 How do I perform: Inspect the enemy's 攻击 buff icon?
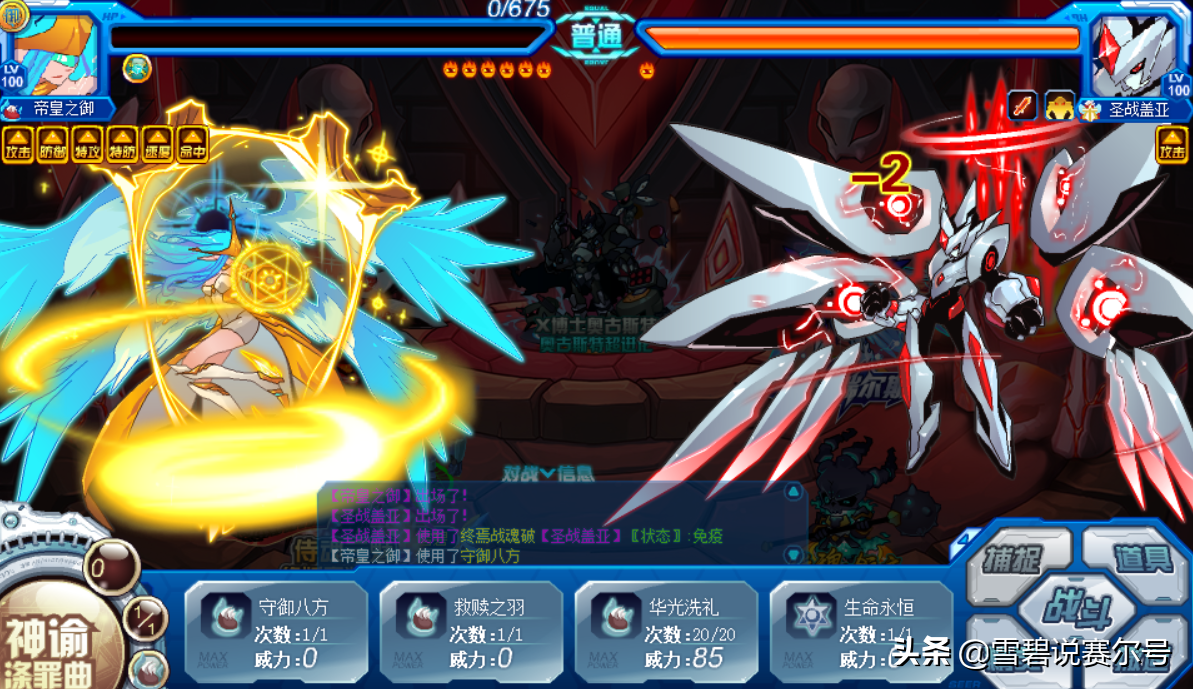tap(1171, 145)
